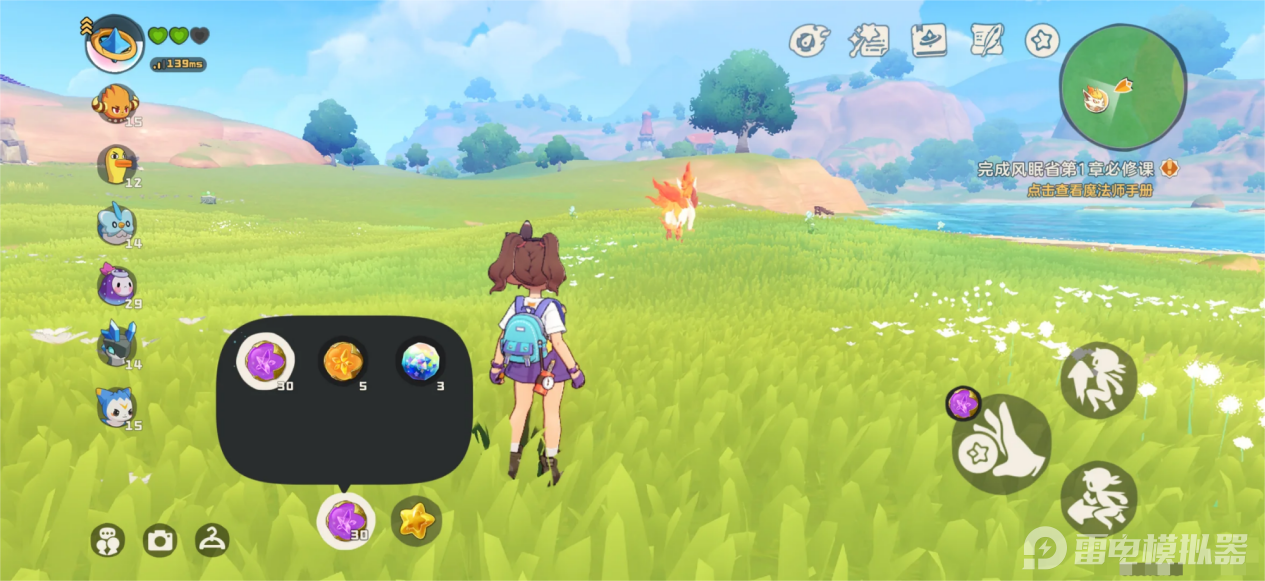Screen dimensions: 1265x581
Task: Open the player avatar profile icon
Action: [114, 44]
